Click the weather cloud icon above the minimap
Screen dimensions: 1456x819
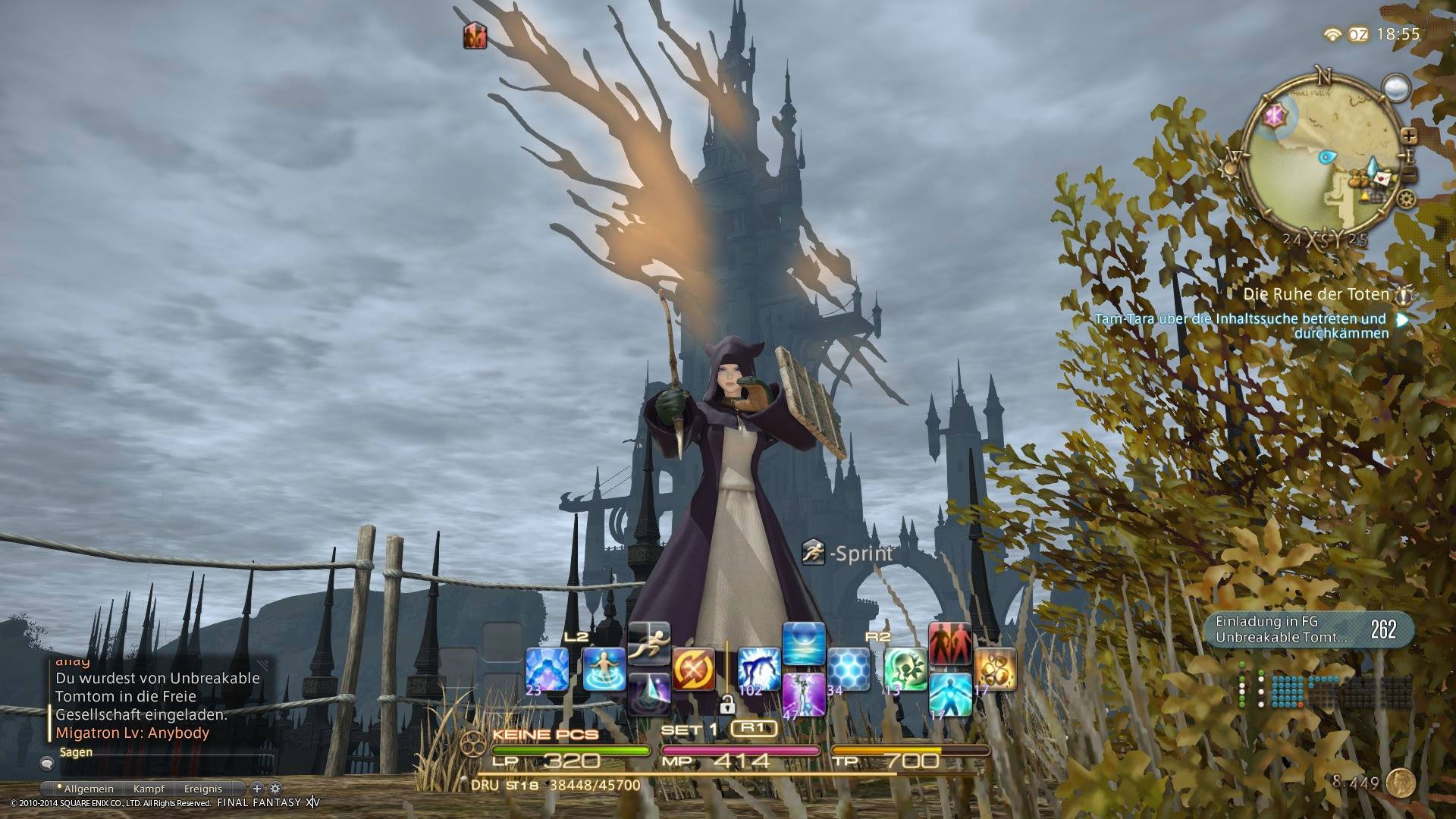tap(1396, 88)
